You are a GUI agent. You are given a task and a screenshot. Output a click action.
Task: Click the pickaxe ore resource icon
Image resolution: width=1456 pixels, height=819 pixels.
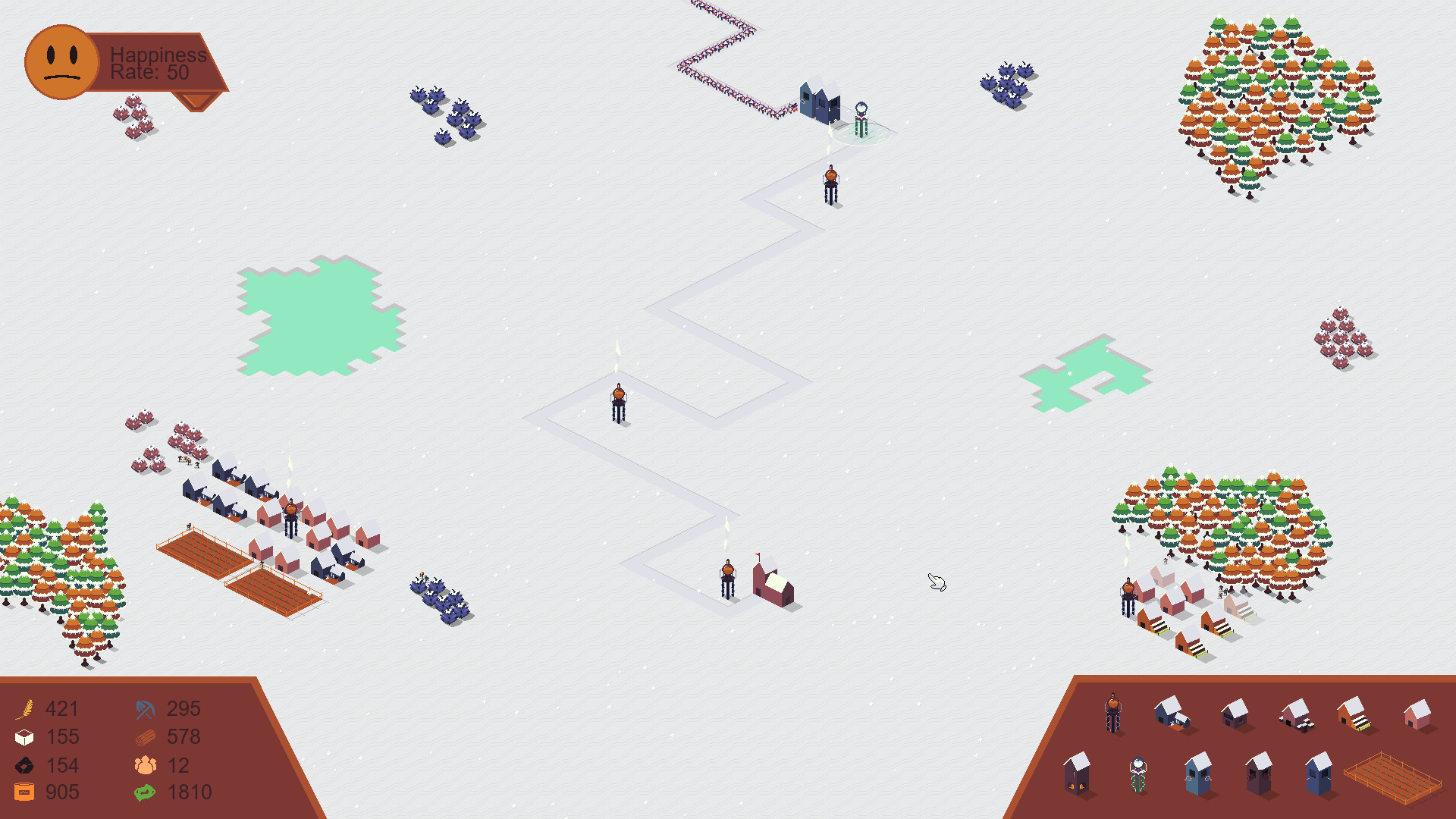point(144,709)
